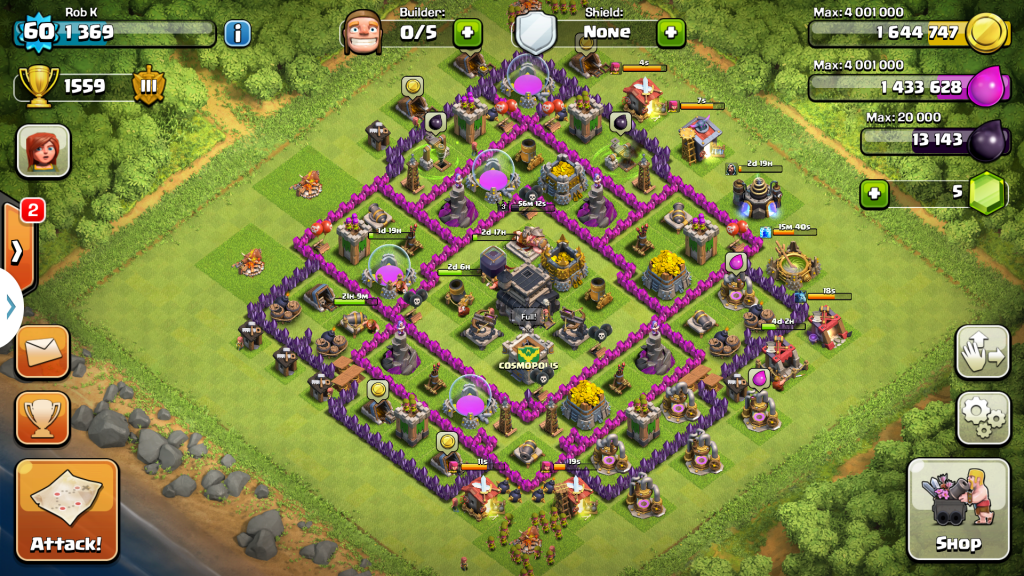Buy more gems with the green plus

[874, 192]
